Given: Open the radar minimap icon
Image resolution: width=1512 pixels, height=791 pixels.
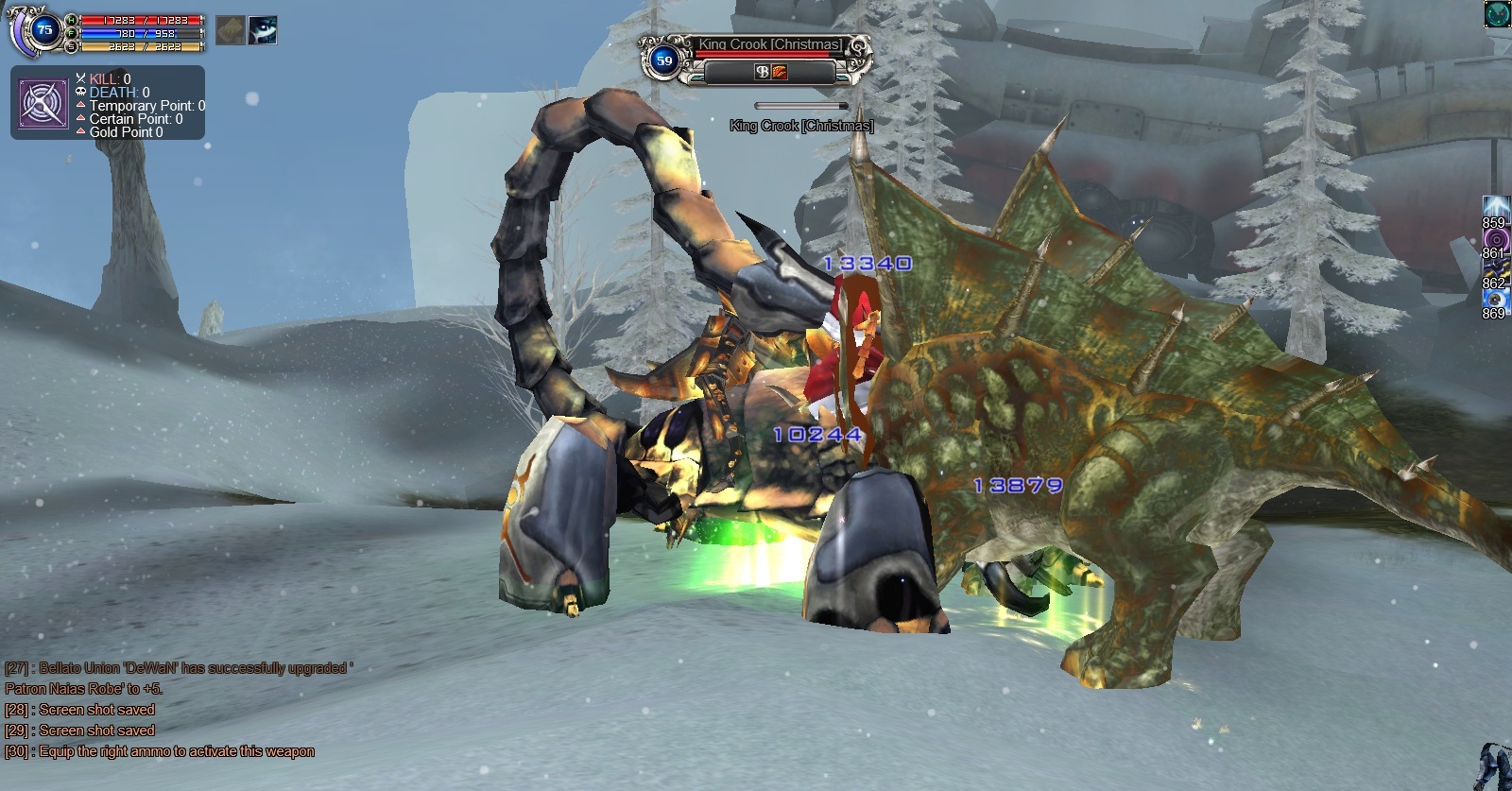Looking at the screenshot, I should [1497, 14].
